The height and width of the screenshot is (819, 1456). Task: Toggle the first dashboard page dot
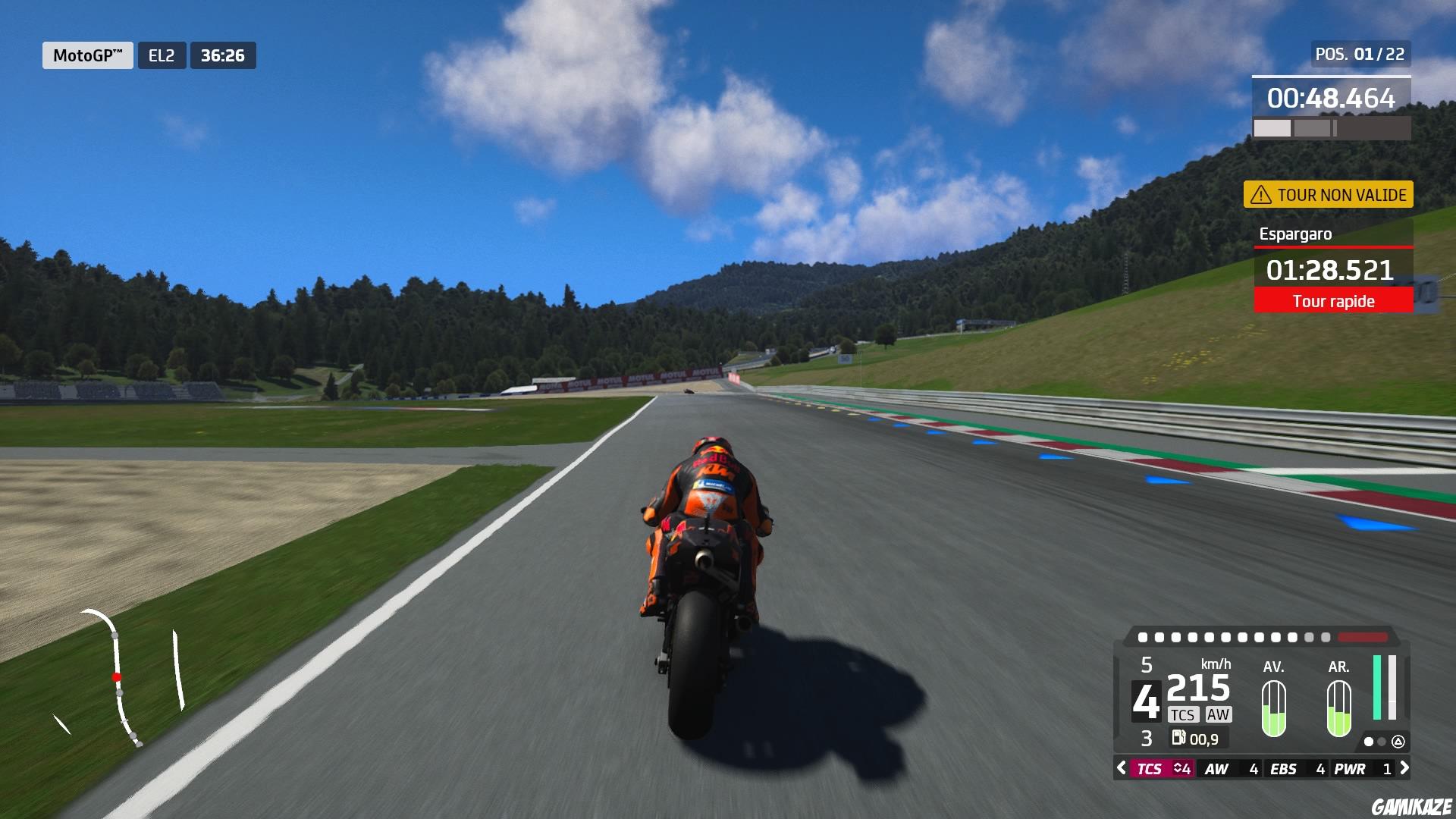[1368, 742]
